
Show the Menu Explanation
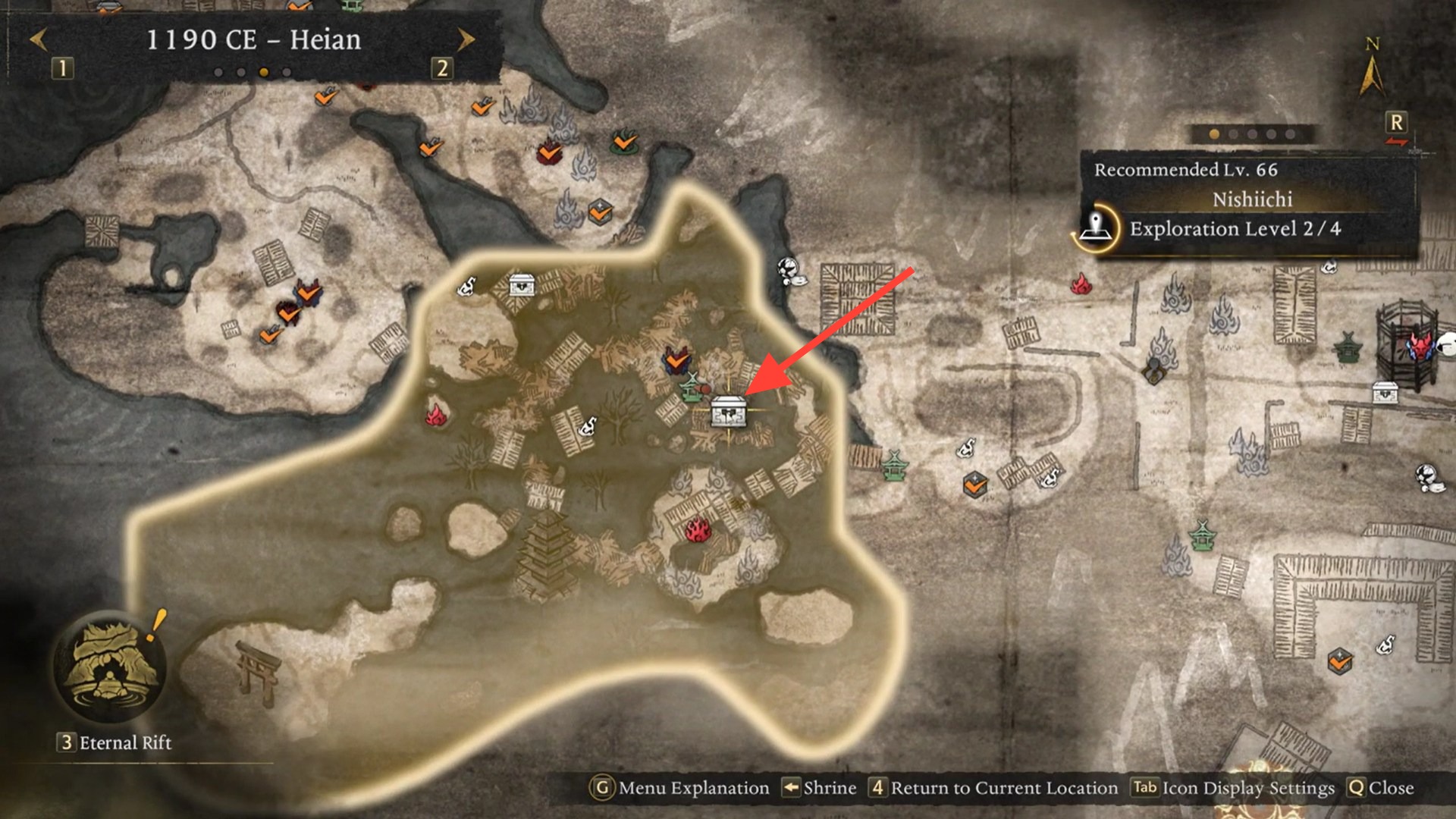[x=679, y=788]
